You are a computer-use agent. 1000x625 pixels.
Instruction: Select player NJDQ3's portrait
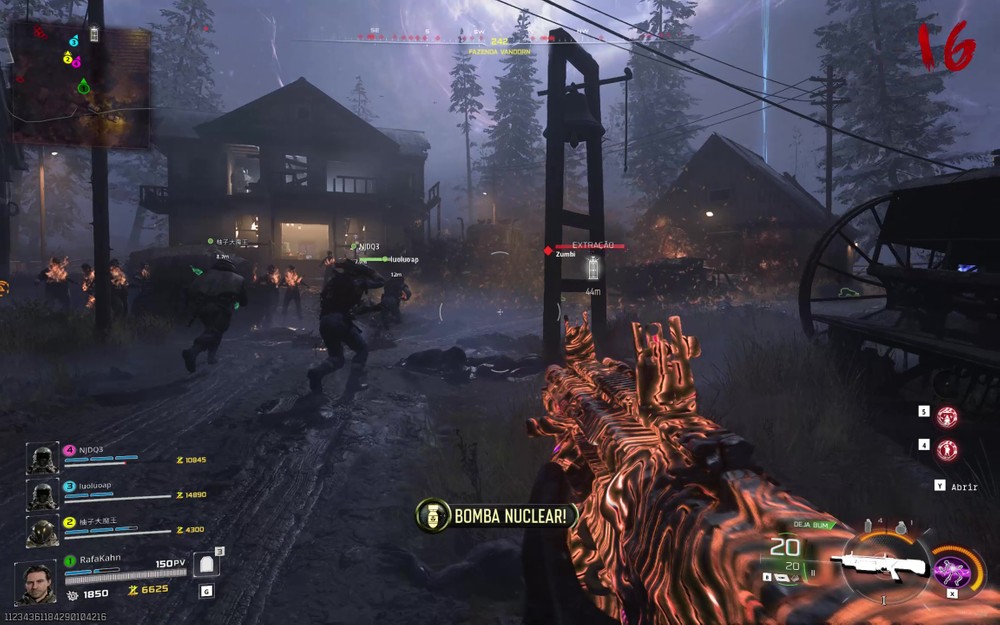pyautogui.click(x=42, y=460)
